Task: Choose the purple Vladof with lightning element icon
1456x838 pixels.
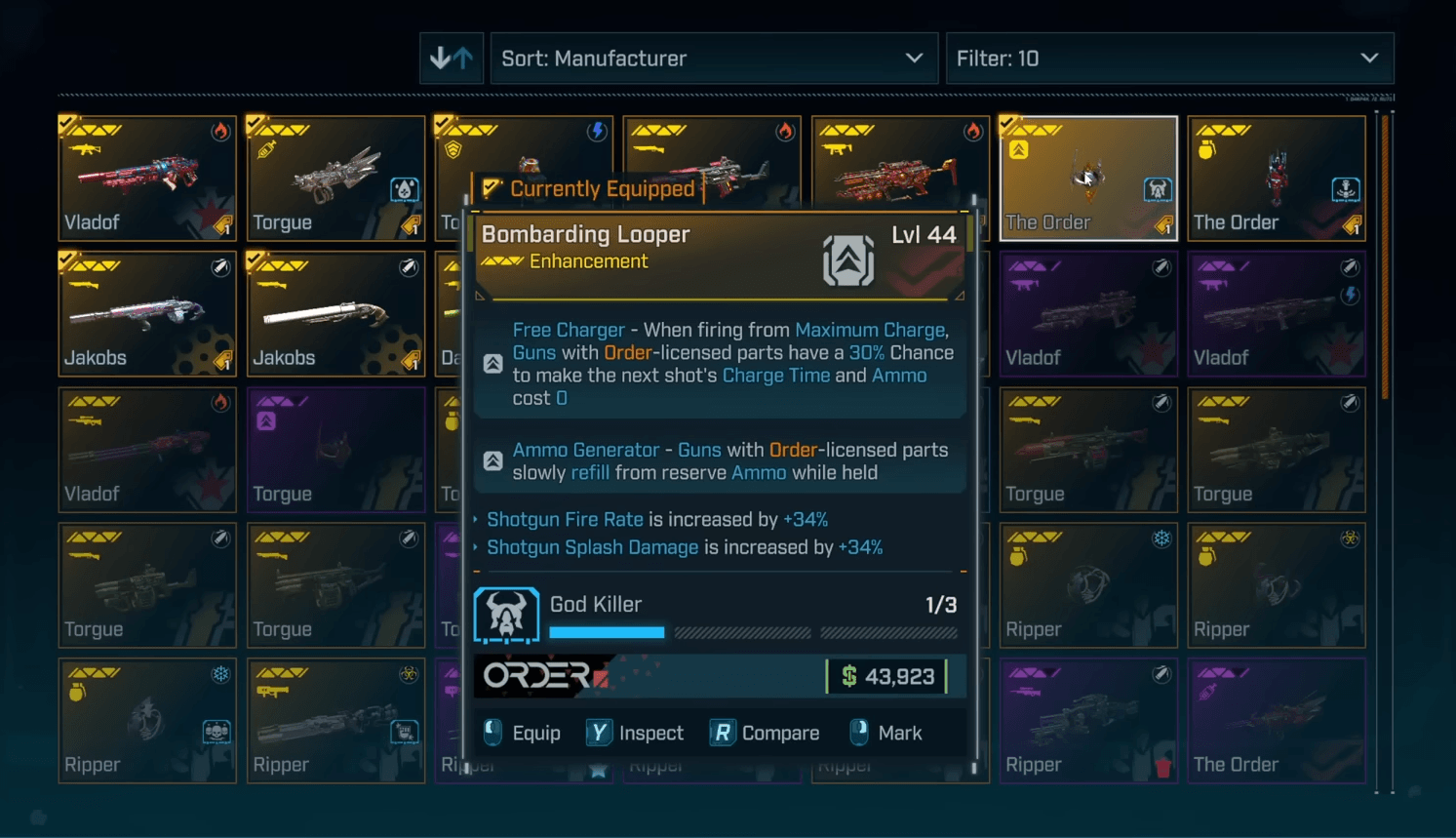Action: (x=1276, y=314)
